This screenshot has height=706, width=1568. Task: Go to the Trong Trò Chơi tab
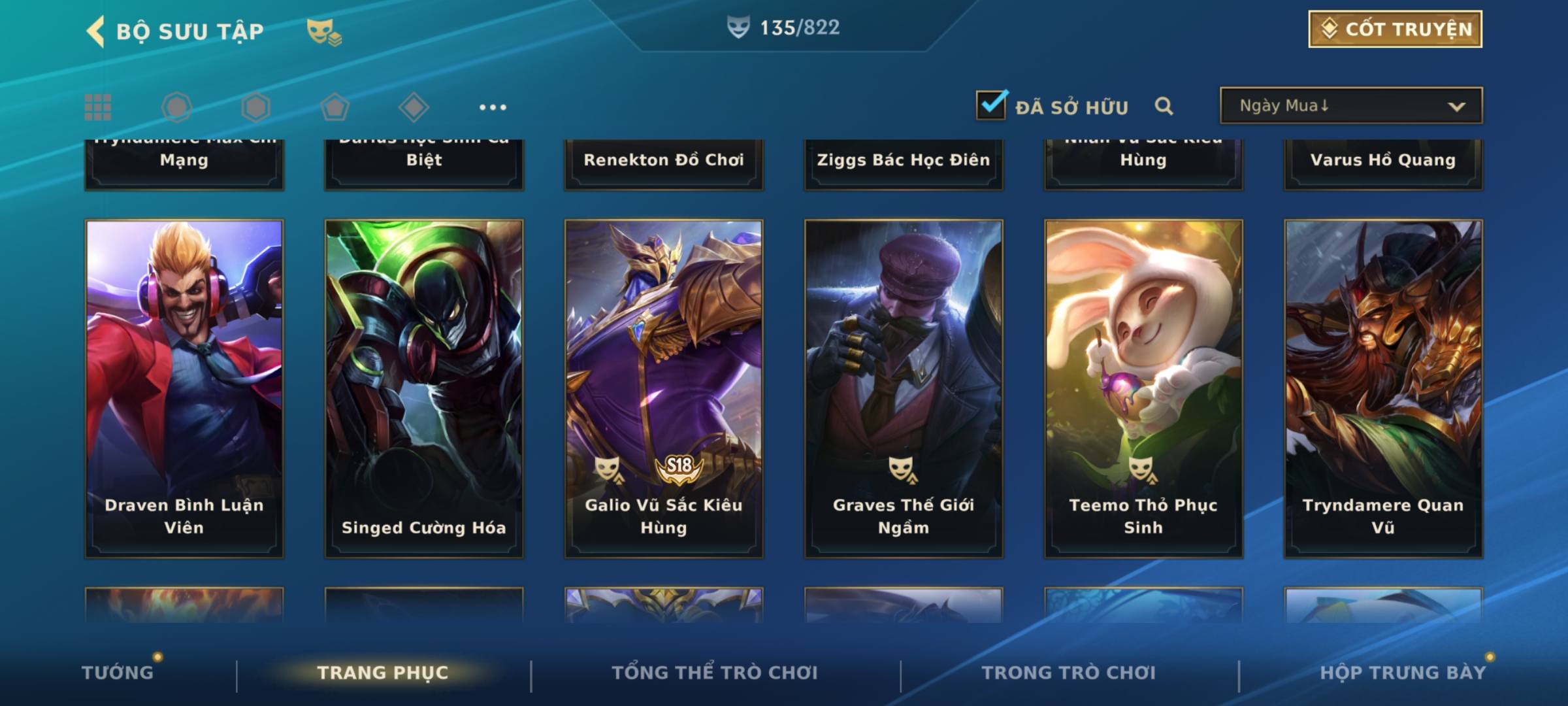tap(1069, 673)
